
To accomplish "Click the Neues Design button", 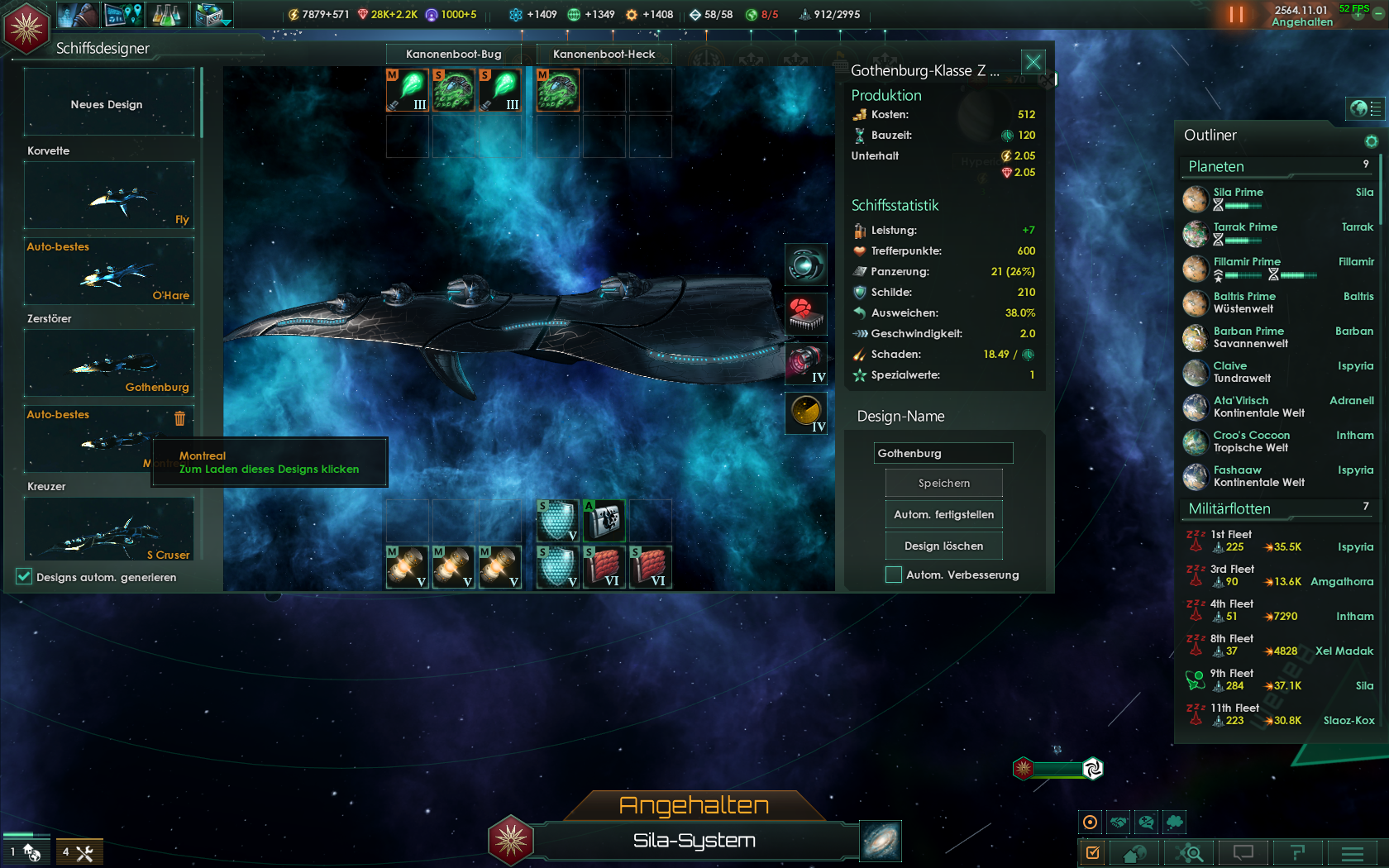I will [x=108, y=104].
